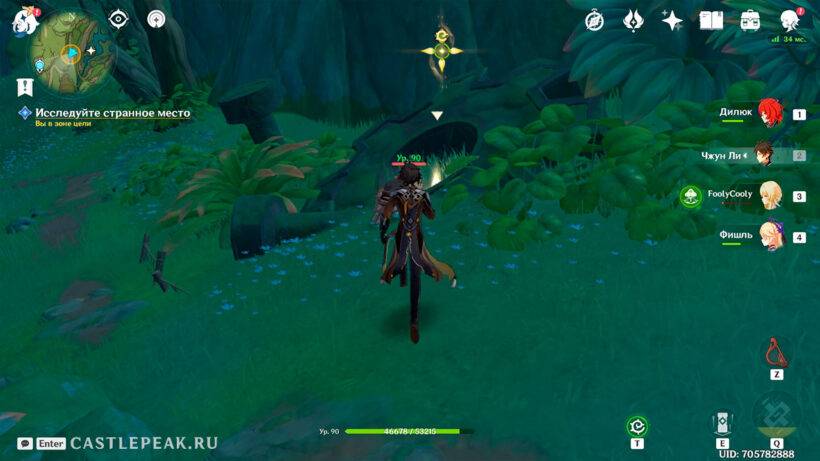Open the map via the minimap

pyautogui.click(x=70, y=50)
